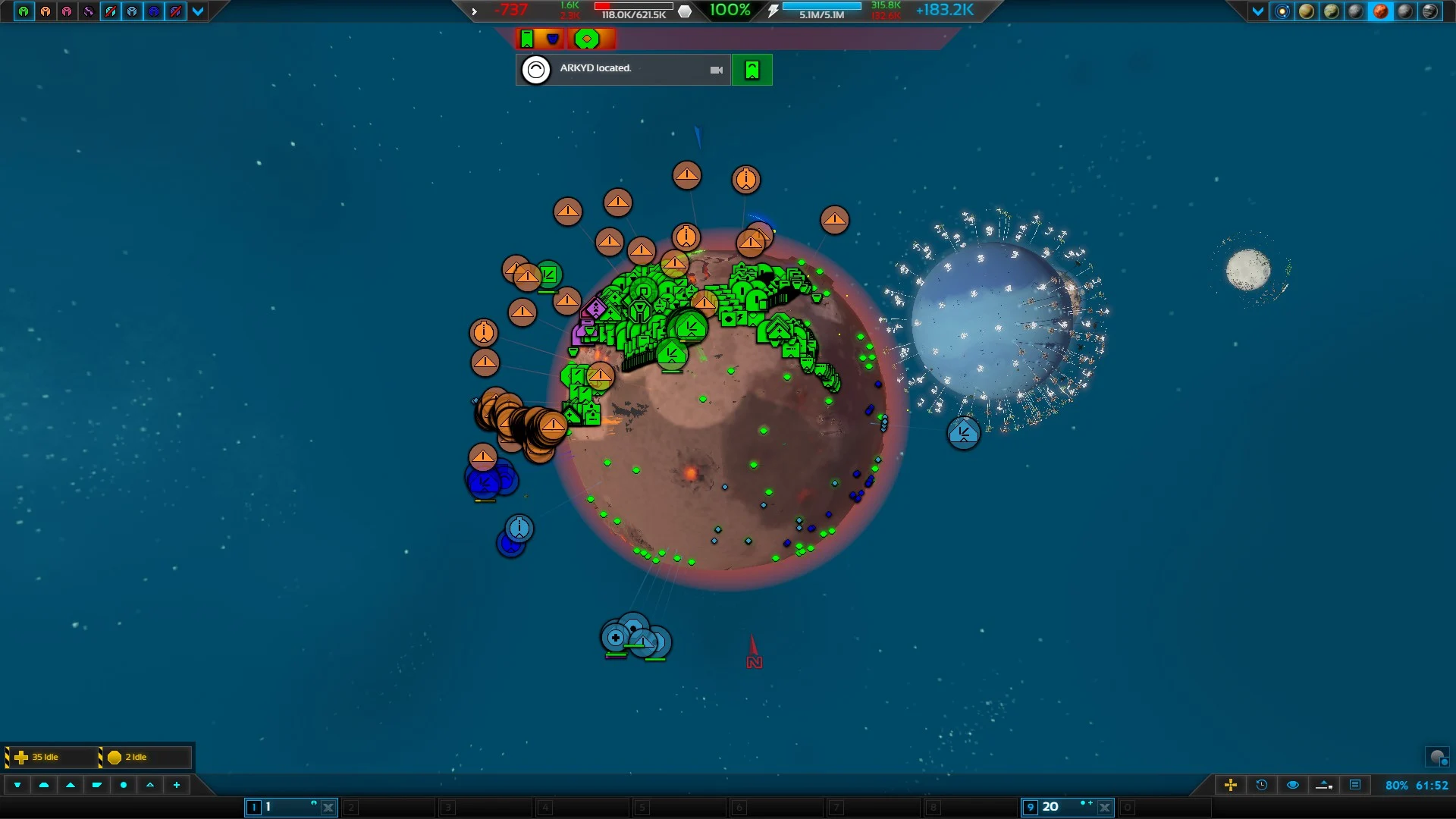This screenshot has width=1456, height=819.
Task: Select the highlighted orange planet thumbnail
Action: (1381, 12)
